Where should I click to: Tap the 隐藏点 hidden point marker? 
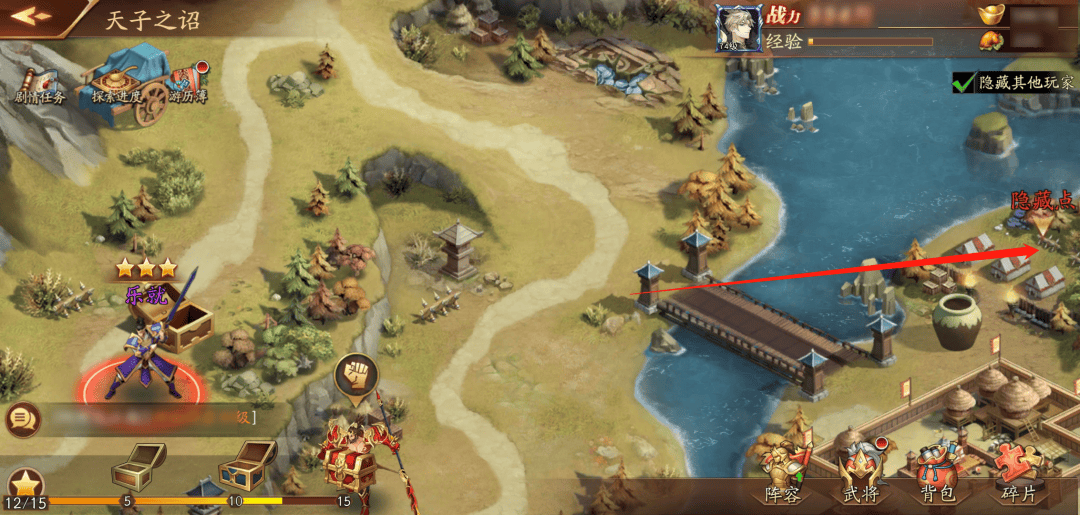click(1043, 221)
